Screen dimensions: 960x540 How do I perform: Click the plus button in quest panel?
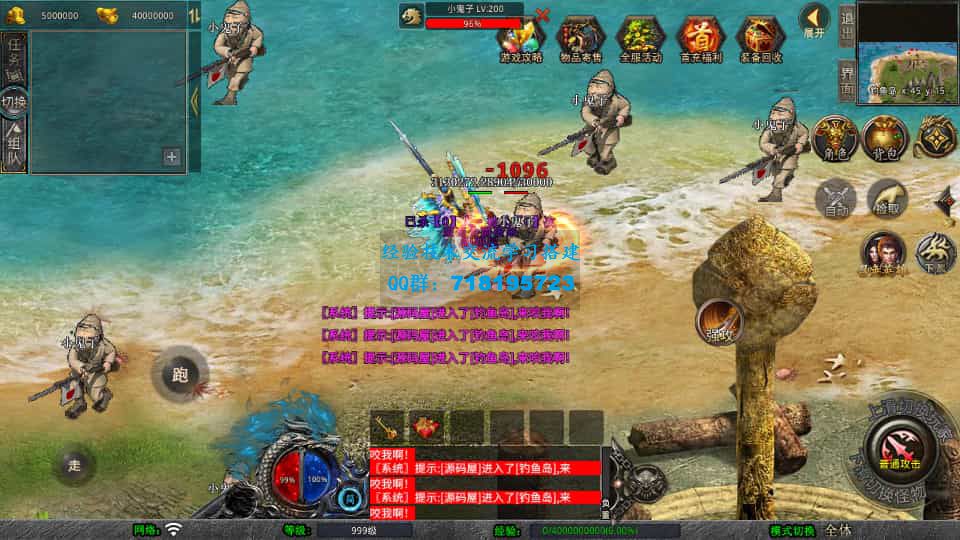click(172, 156)
